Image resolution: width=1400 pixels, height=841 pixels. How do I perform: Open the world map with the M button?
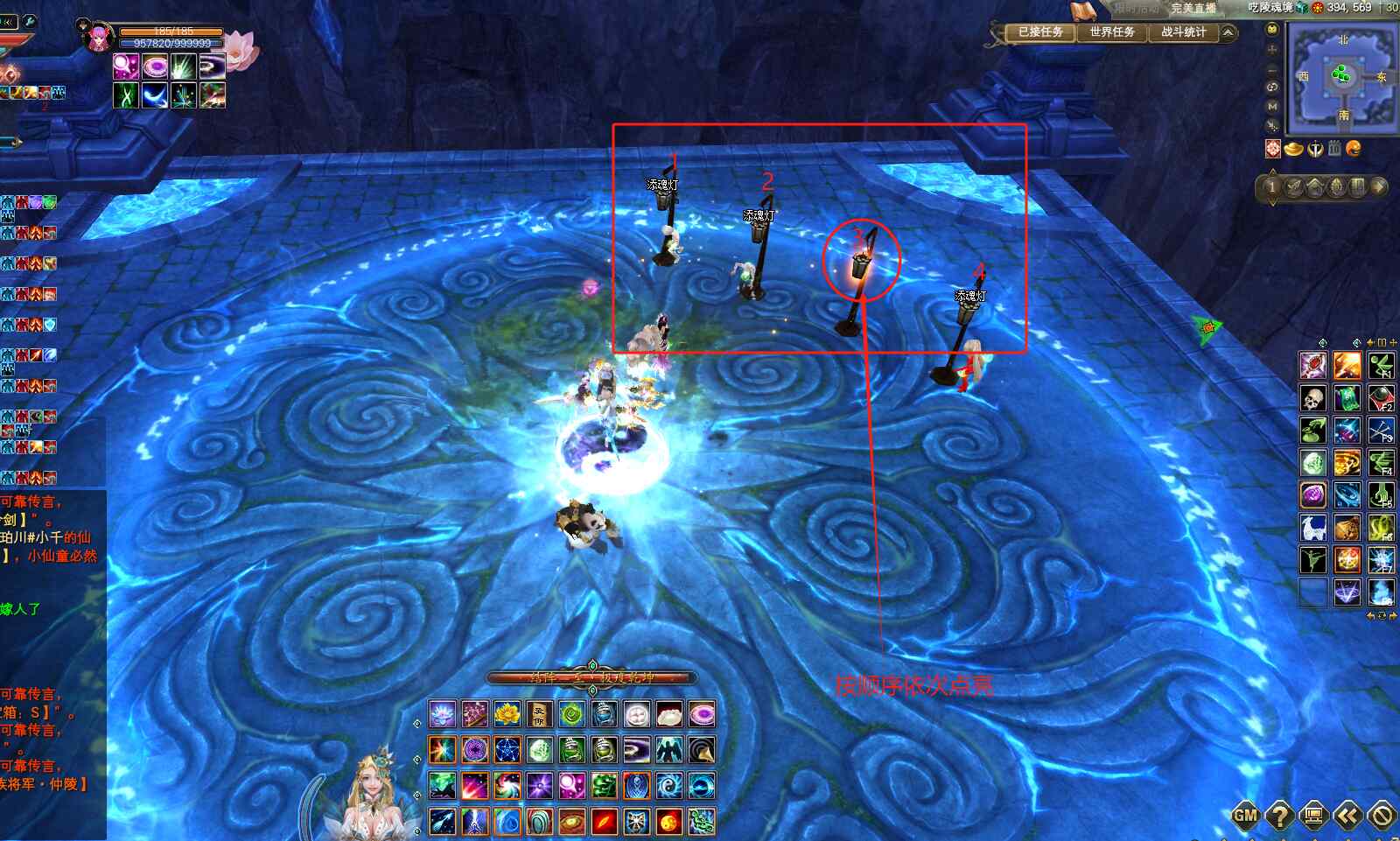tap(1272, 106)
